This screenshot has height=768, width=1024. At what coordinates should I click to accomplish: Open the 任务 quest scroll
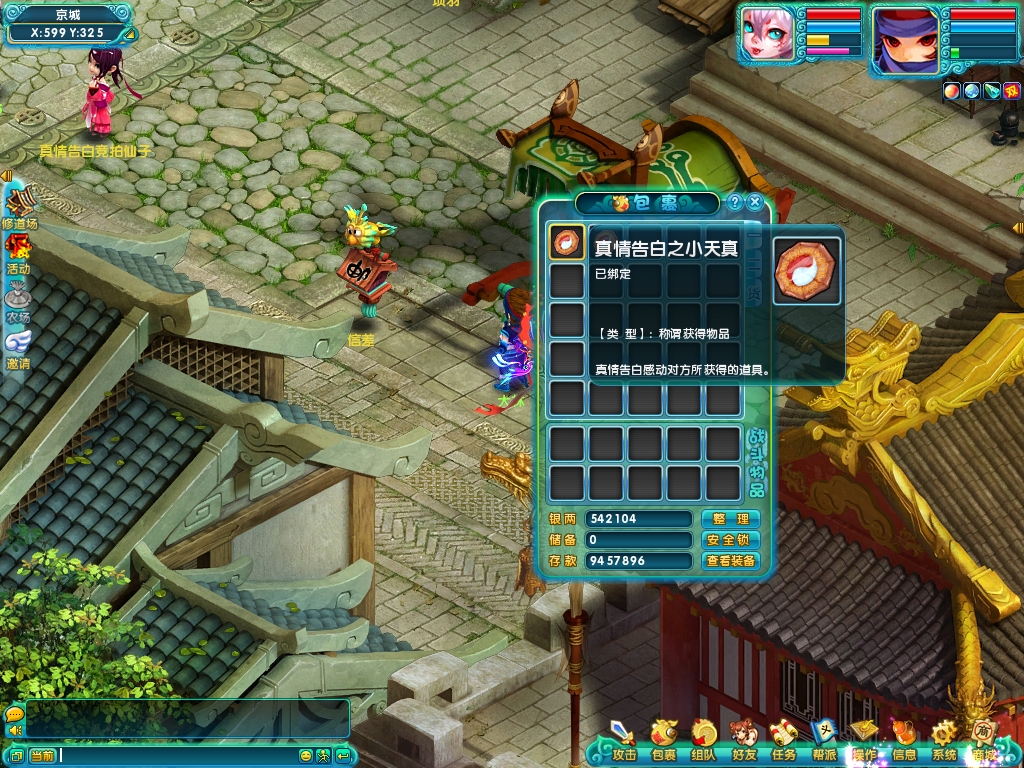tap(783, 738)
